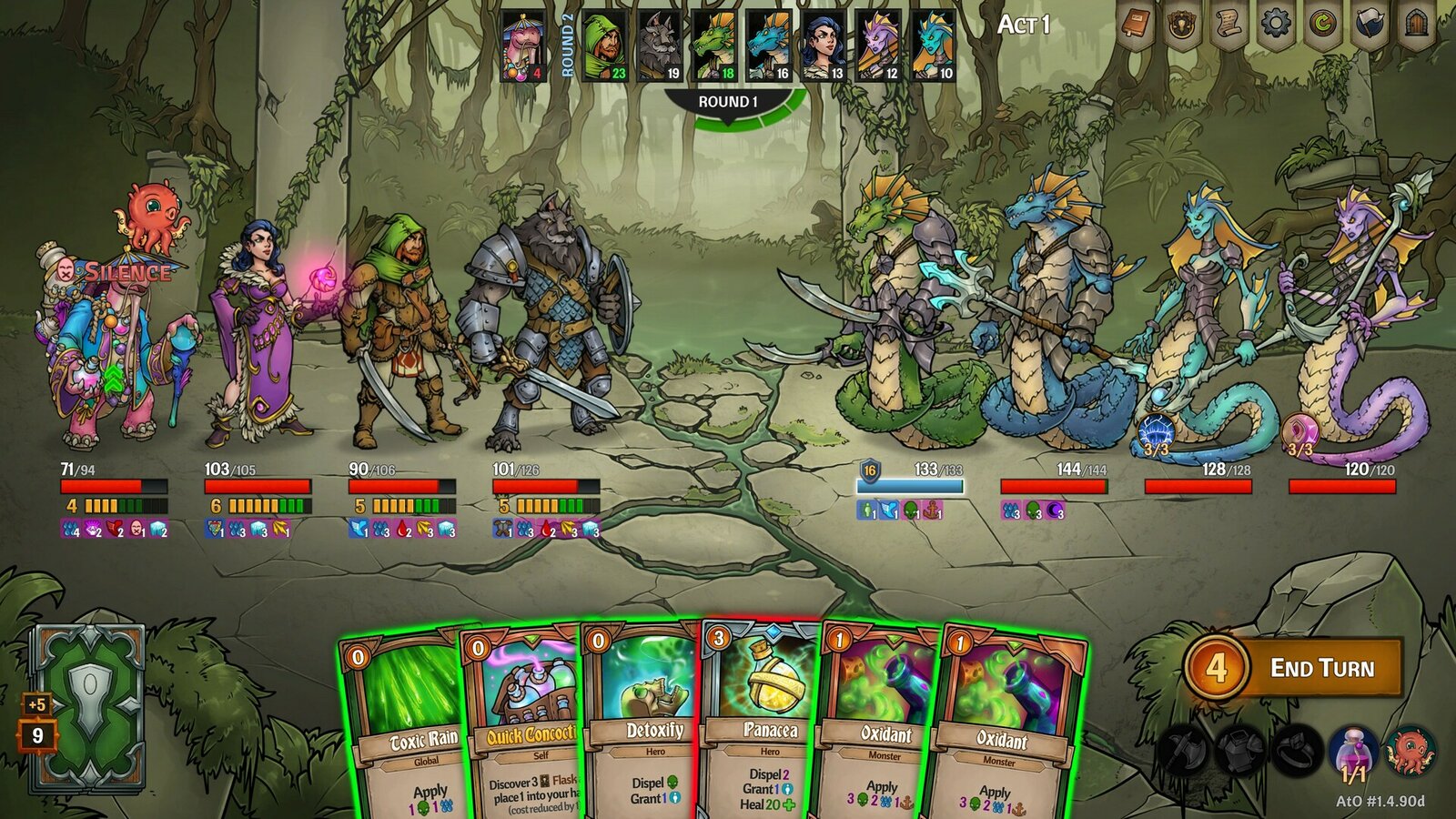
Task: Click the darkened armor equipment icon
Action: [x=1239, y=751]
